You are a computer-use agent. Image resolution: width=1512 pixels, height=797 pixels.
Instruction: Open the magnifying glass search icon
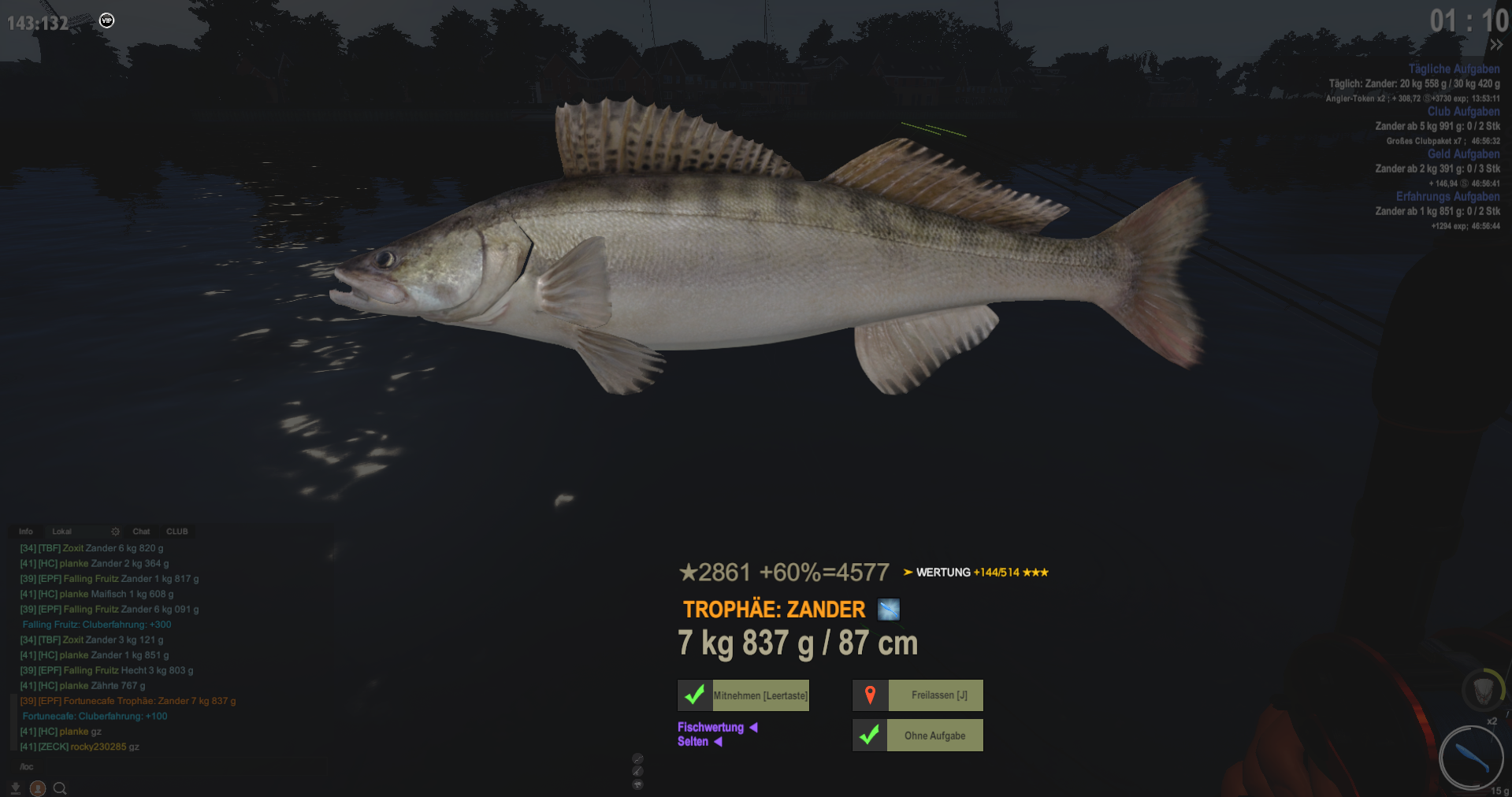coord(60,788)
